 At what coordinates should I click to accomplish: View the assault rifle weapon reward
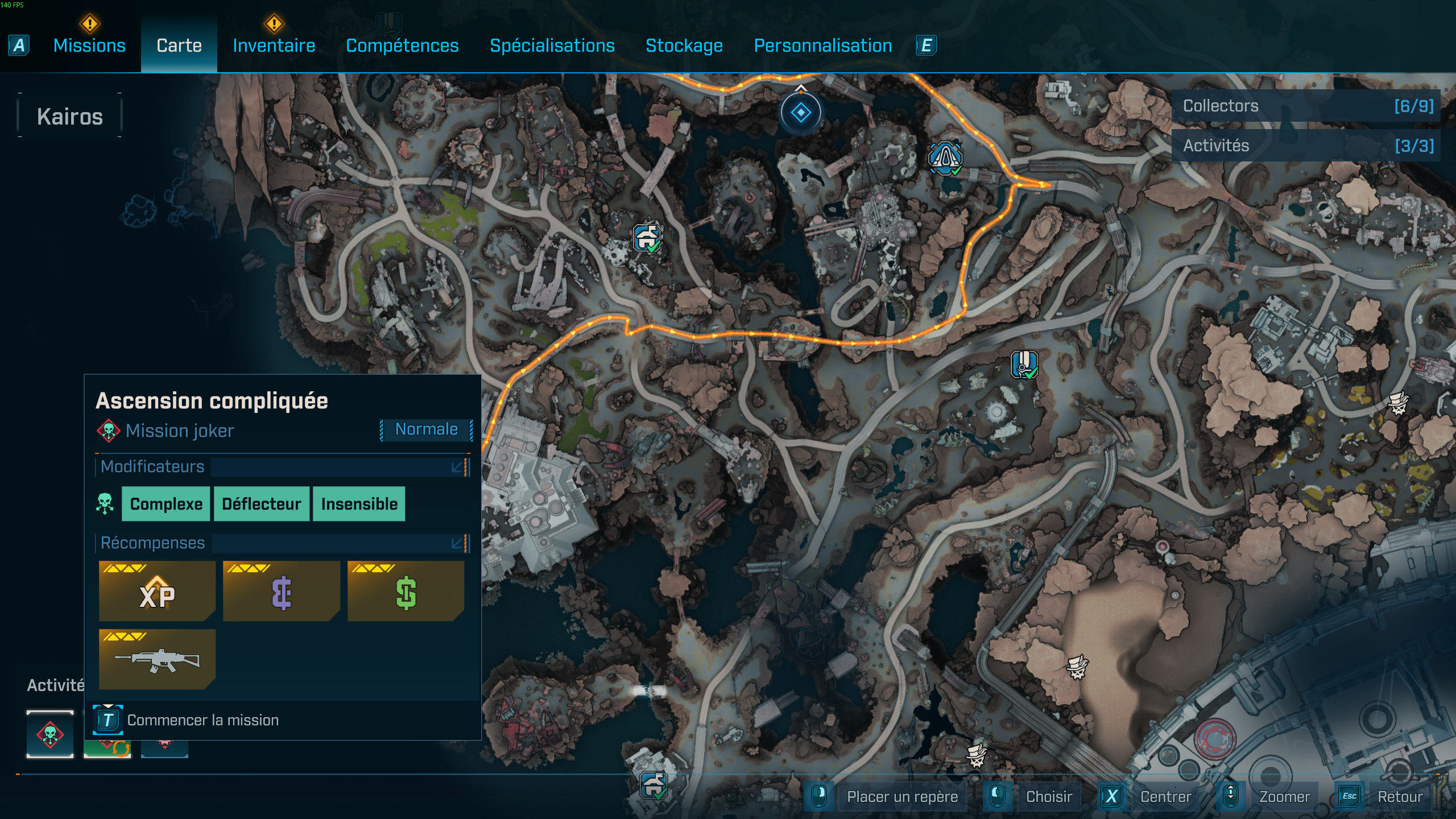[157, 660]
